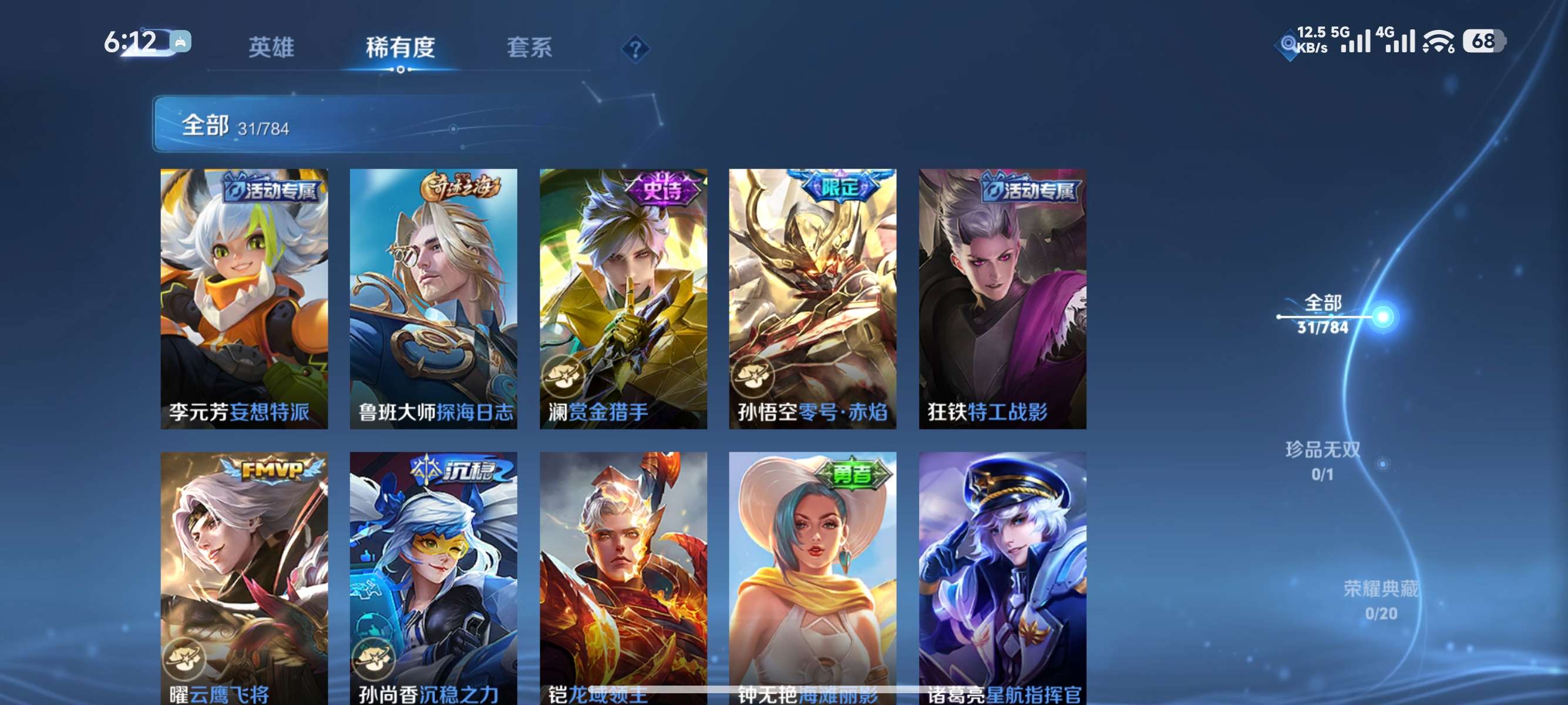Switch to the 英雄 tab
This screenshot has width=1568, height=705.
271,49
